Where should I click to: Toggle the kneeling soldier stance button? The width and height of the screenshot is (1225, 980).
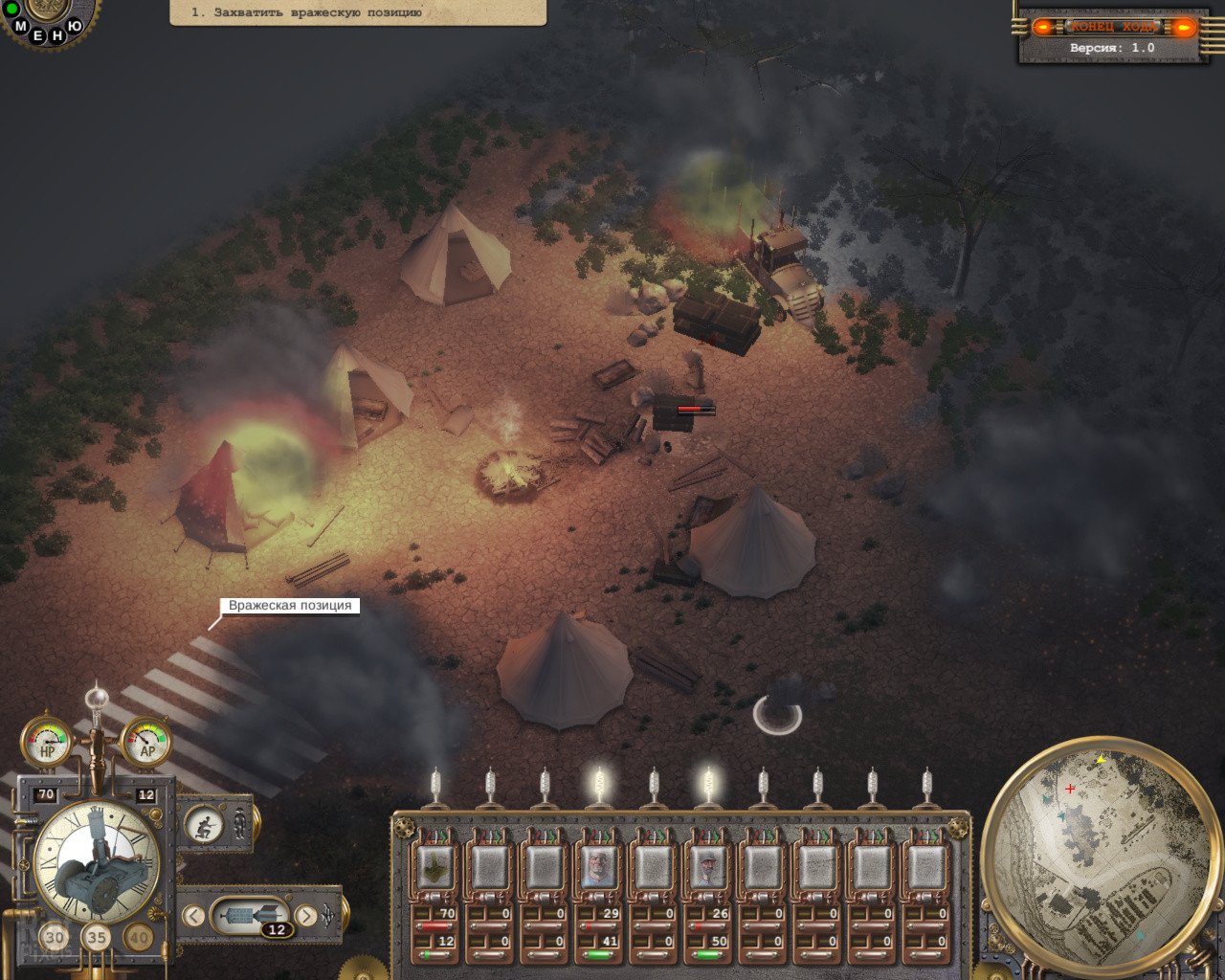pos(204,825)
